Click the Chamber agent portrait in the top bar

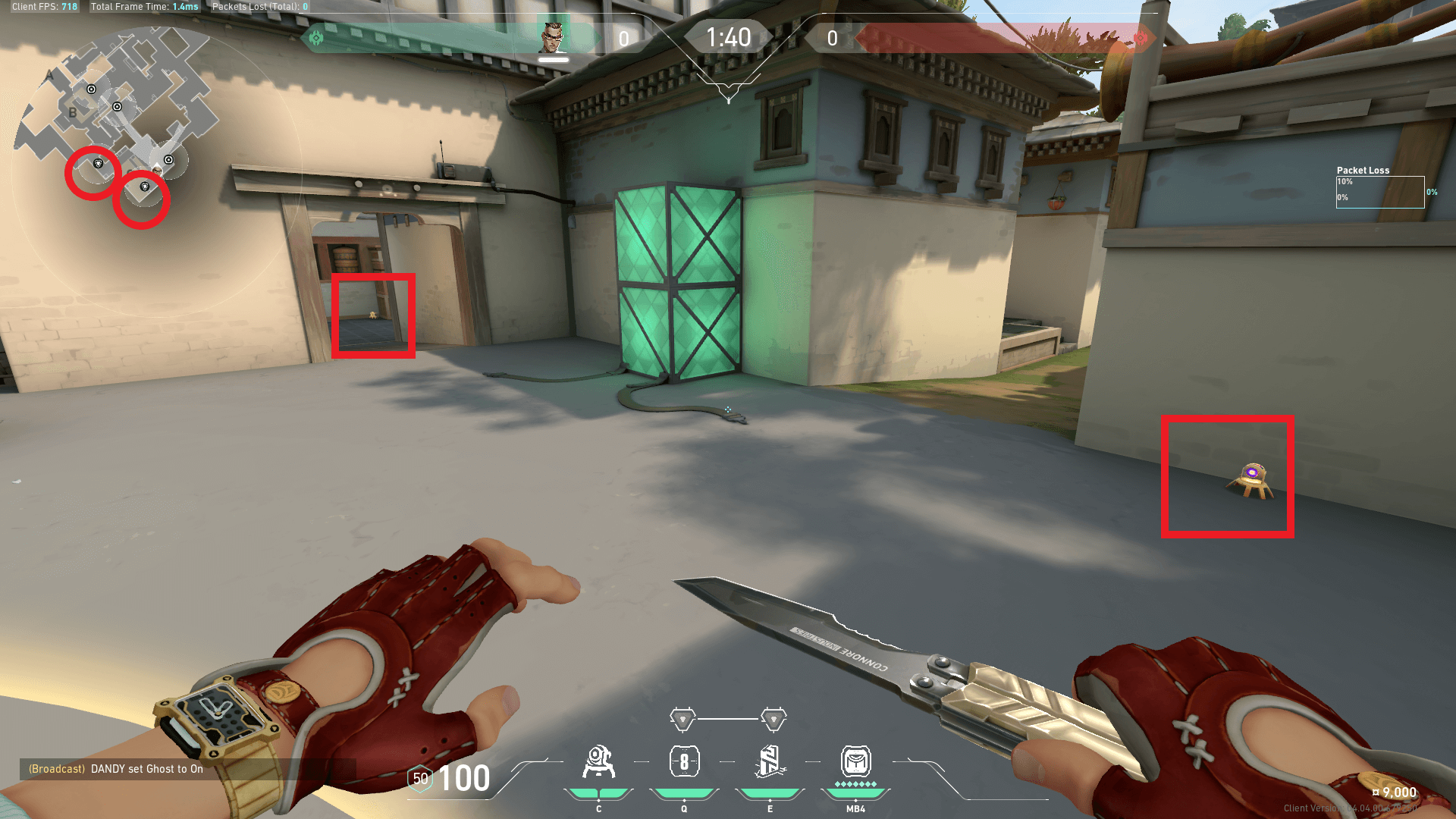553,36
